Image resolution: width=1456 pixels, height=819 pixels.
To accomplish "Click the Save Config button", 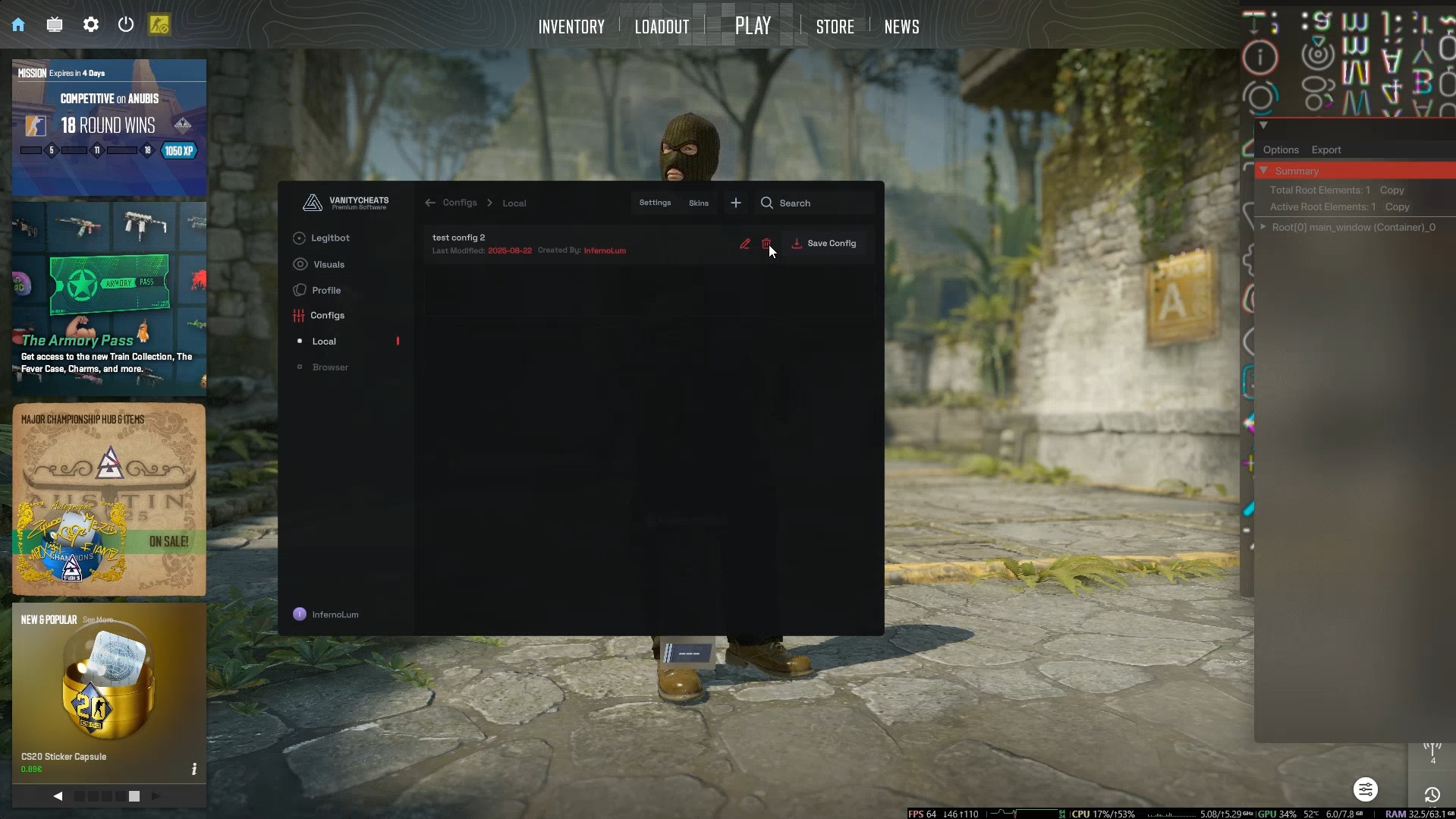I will pos(824,244).
